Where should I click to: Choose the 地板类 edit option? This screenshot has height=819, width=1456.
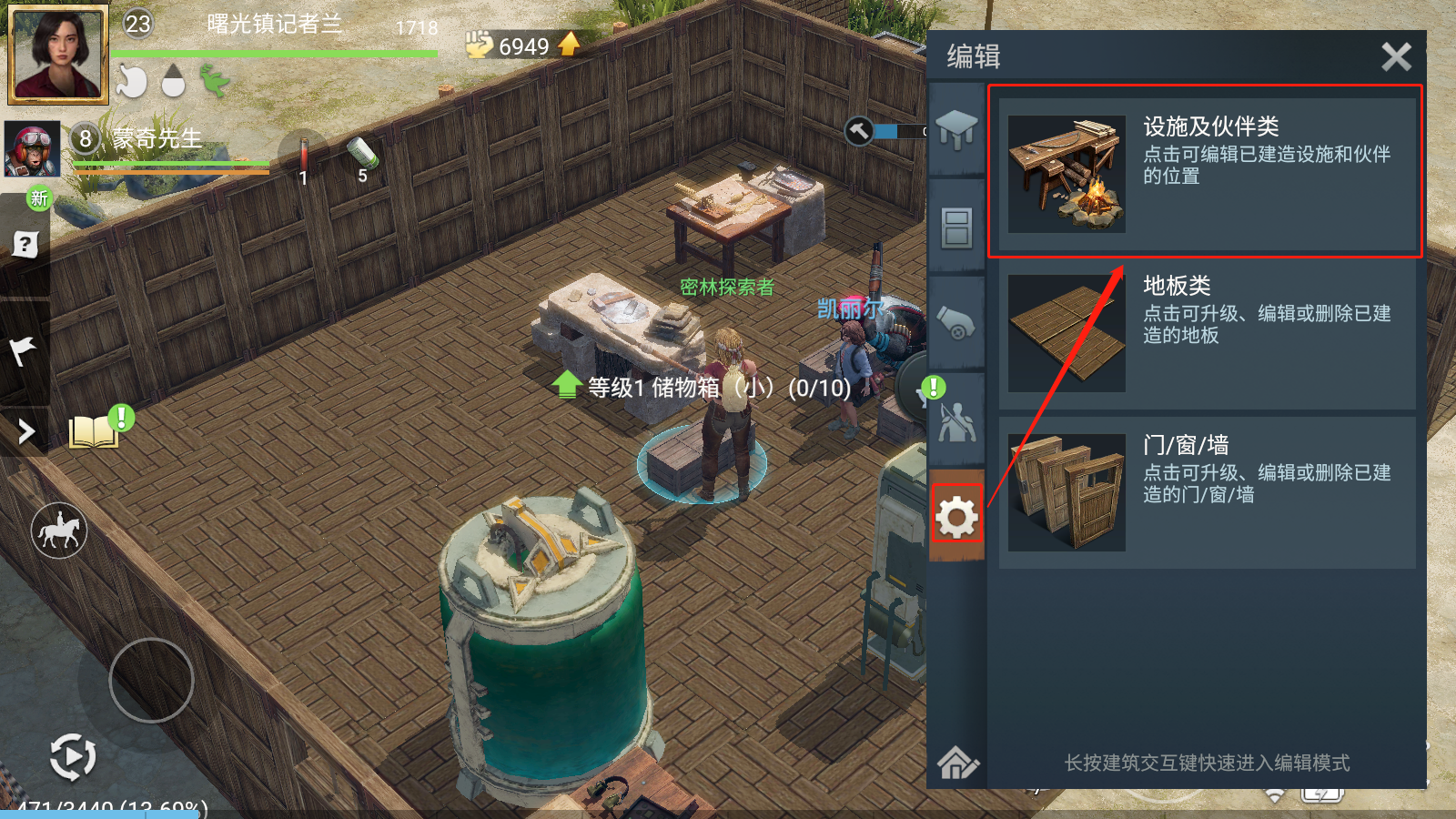tap(1207, 333)
